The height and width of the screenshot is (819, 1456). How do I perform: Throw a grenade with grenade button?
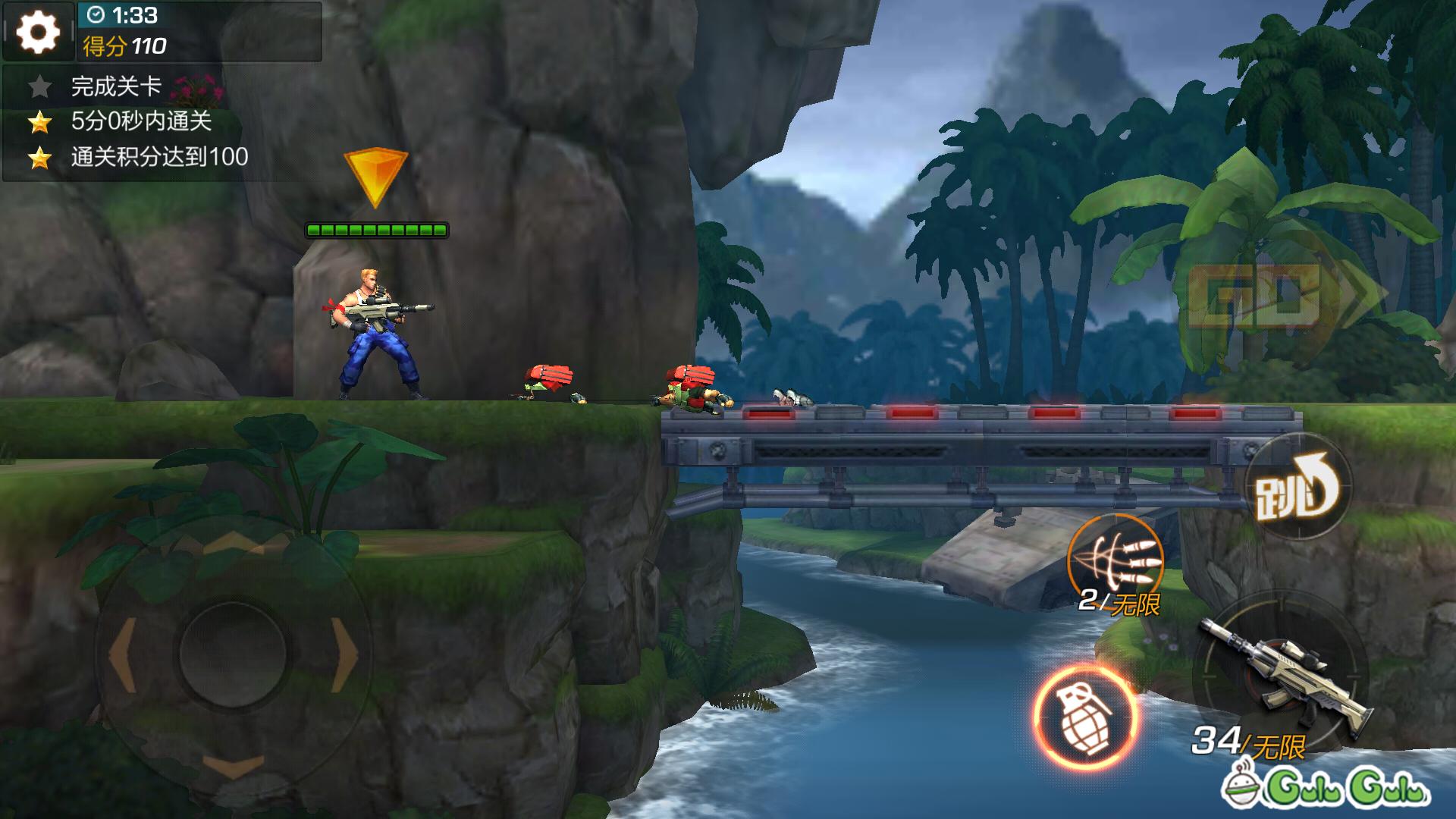pyautogui.click(x=1084, y=717)
